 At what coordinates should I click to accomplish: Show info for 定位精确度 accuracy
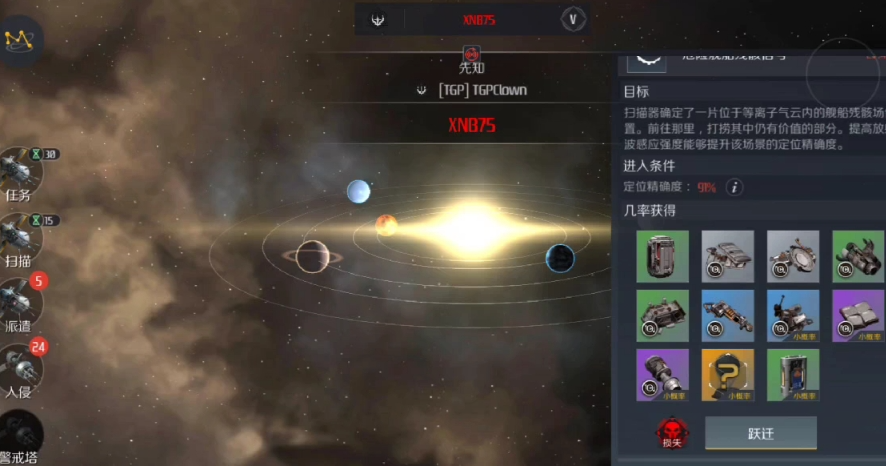[x=734, y=187]
